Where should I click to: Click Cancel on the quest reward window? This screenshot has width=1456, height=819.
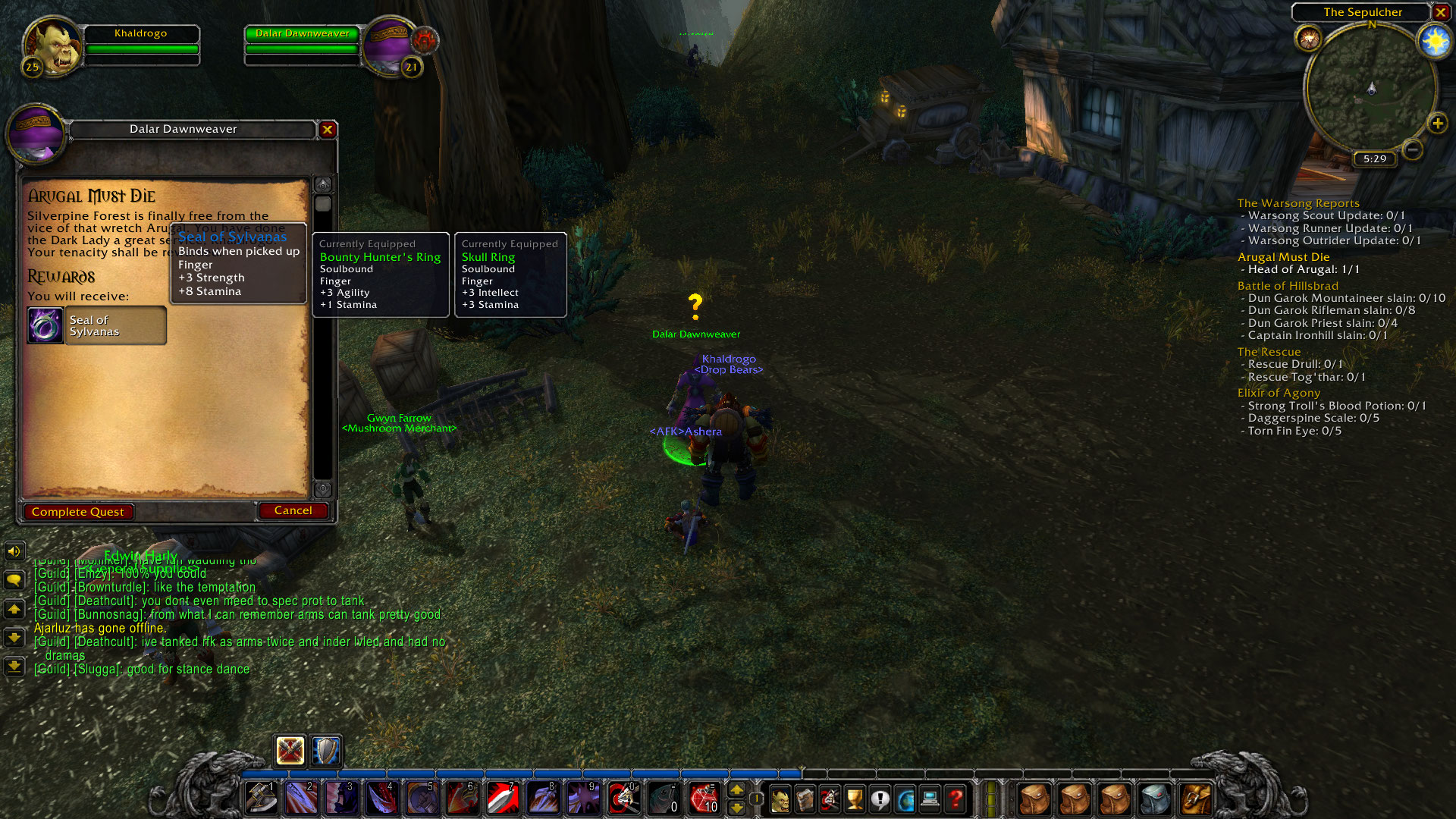[293, 510]
